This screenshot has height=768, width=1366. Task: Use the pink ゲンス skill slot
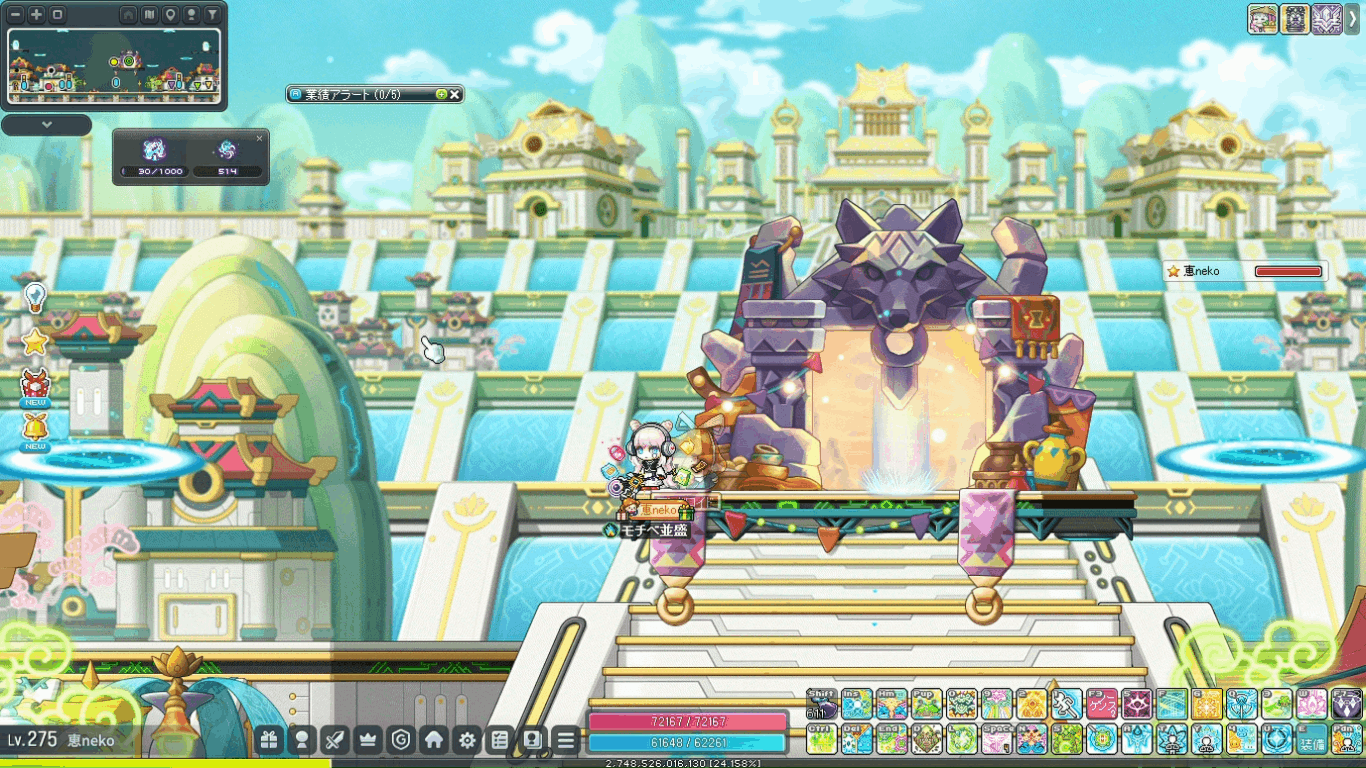tap(1101, 704)
